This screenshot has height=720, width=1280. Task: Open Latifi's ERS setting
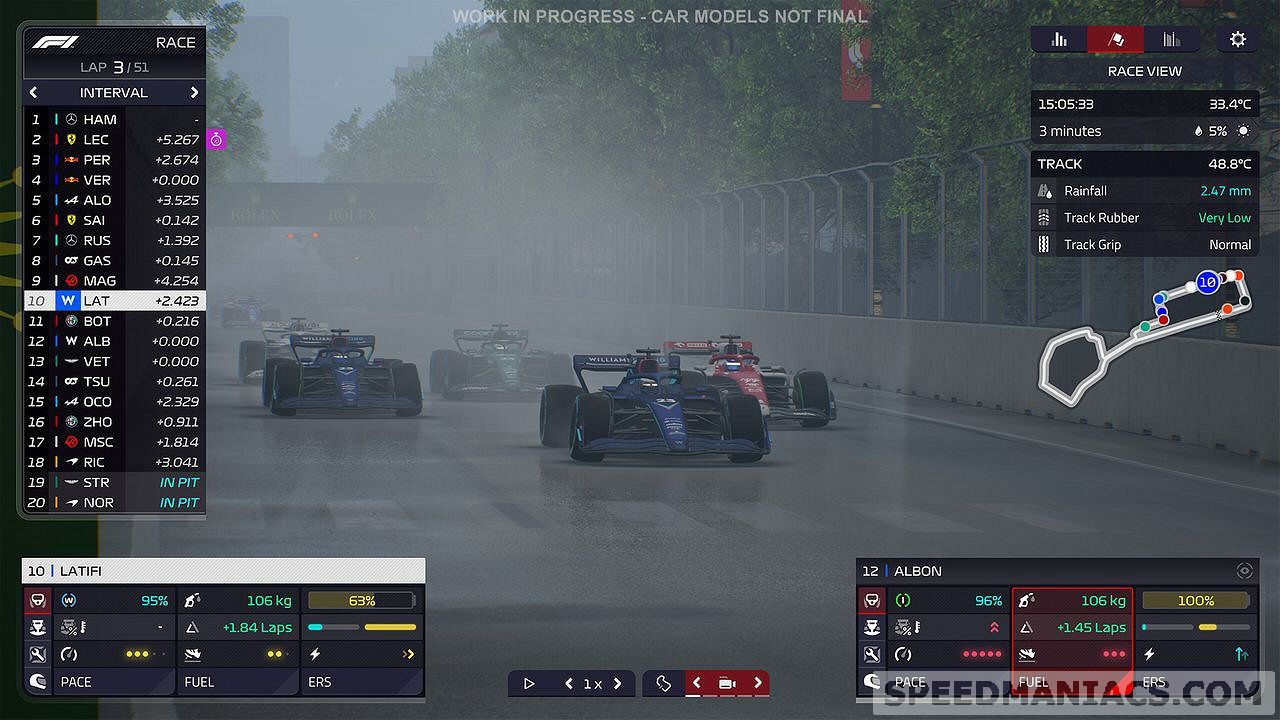(362, 682)
